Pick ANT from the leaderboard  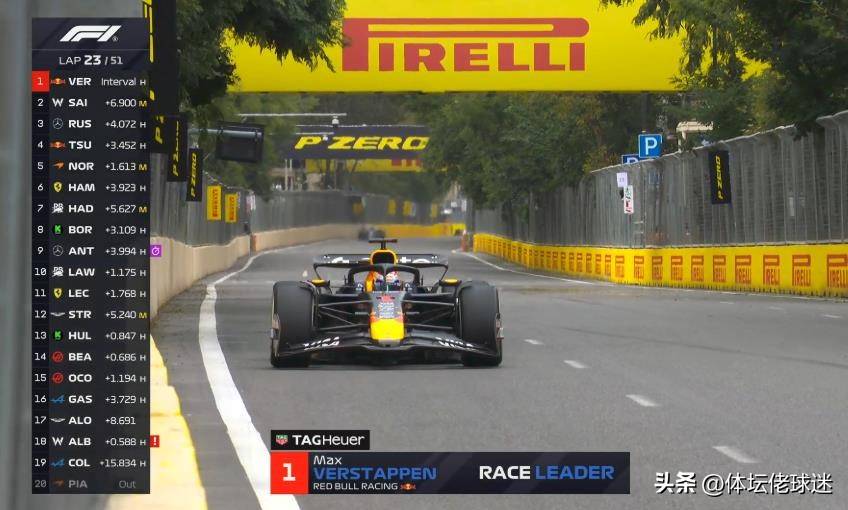tap(90, 251)
